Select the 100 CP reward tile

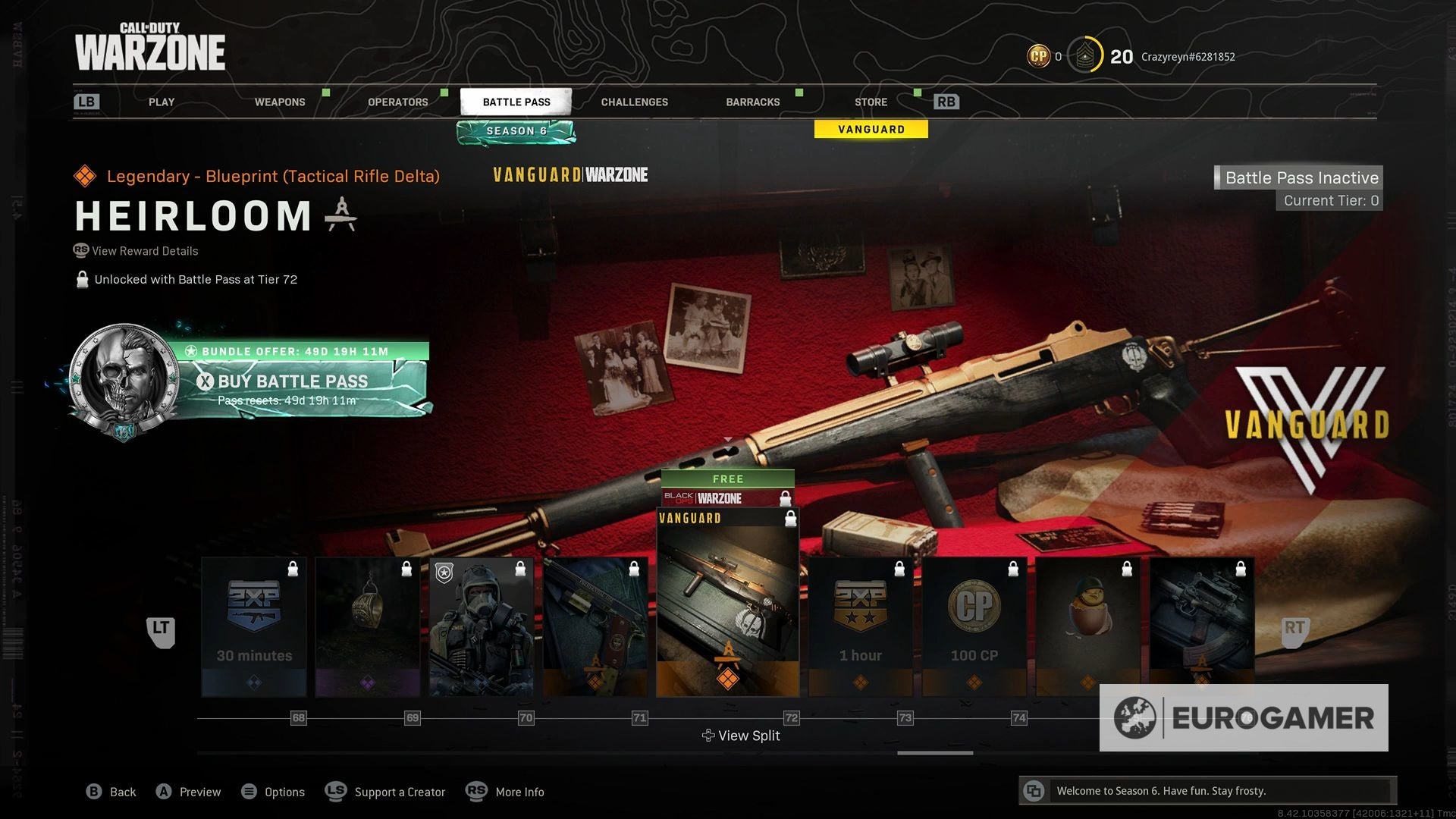tap(974, 626)
